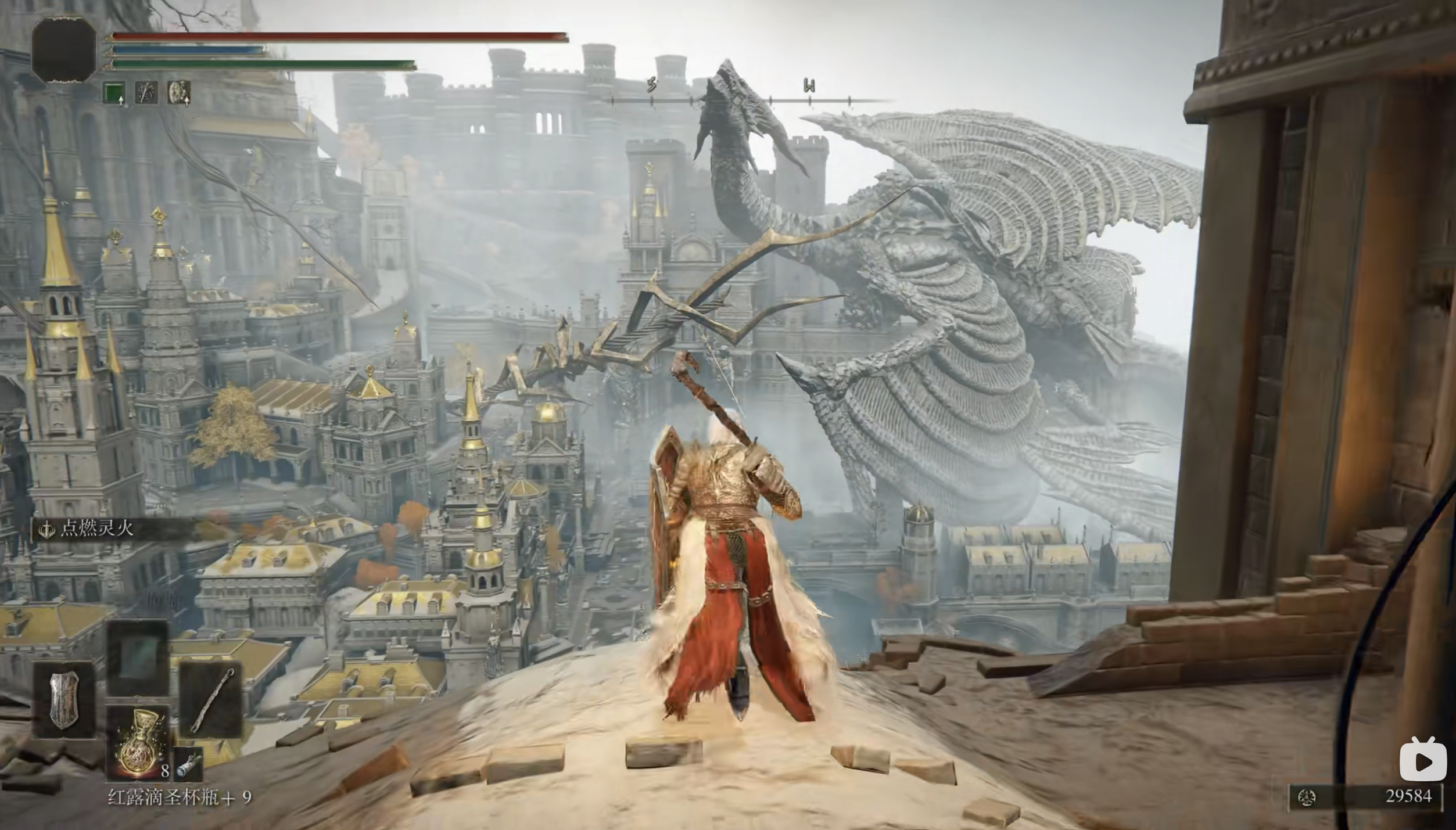1456x830 pixels.
Task: Select the shield in the left-hand slot
Action: click(x=64, y=700)
